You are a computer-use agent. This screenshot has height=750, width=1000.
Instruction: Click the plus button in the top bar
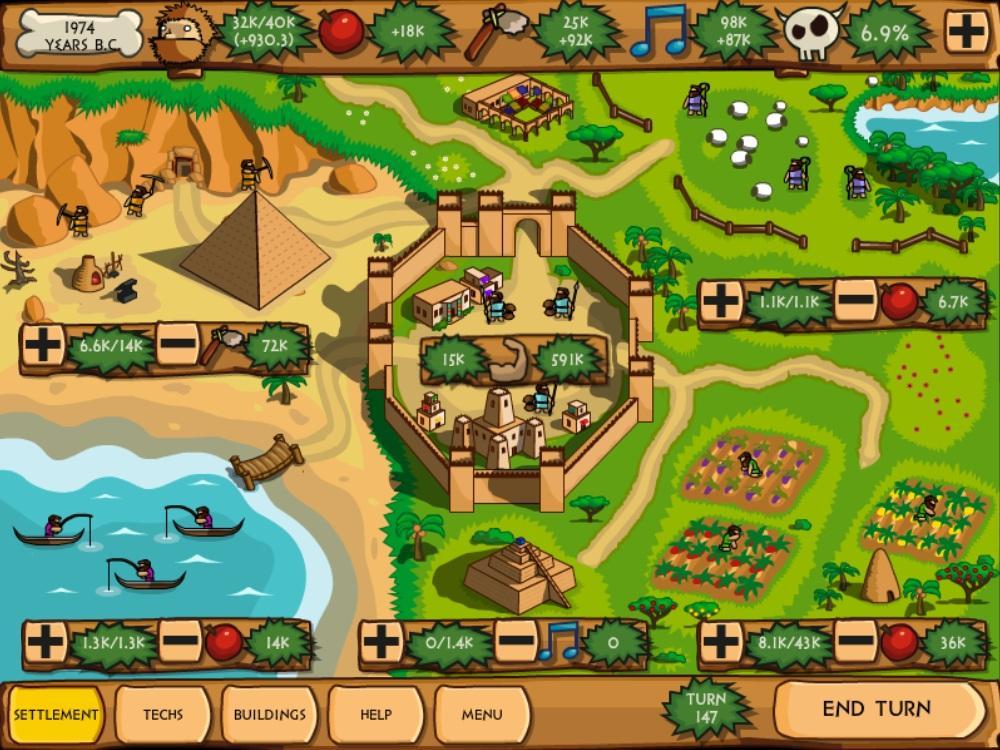(966, 33)
